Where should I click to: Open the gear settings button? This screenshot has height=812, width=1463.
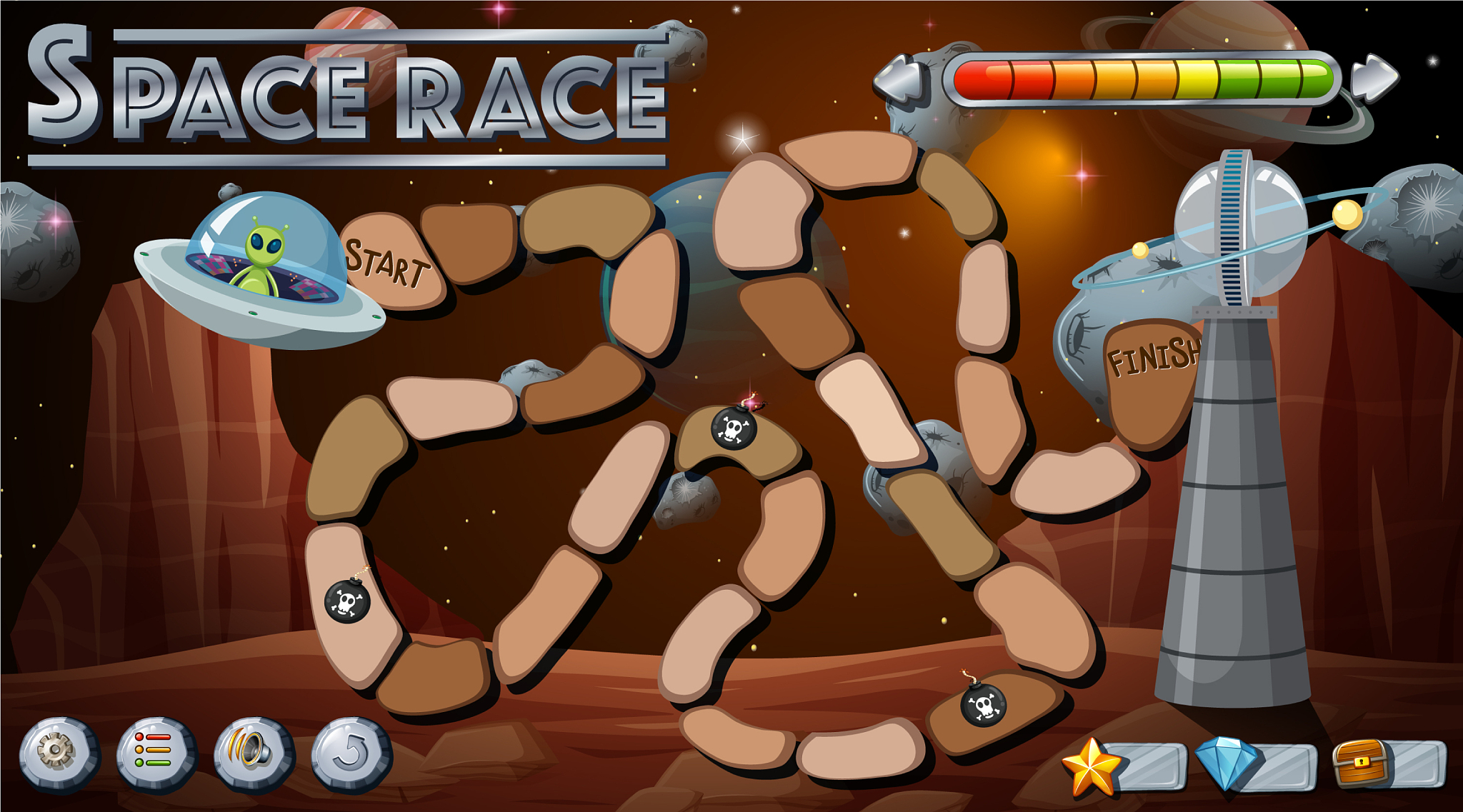(x=57, y=753)
